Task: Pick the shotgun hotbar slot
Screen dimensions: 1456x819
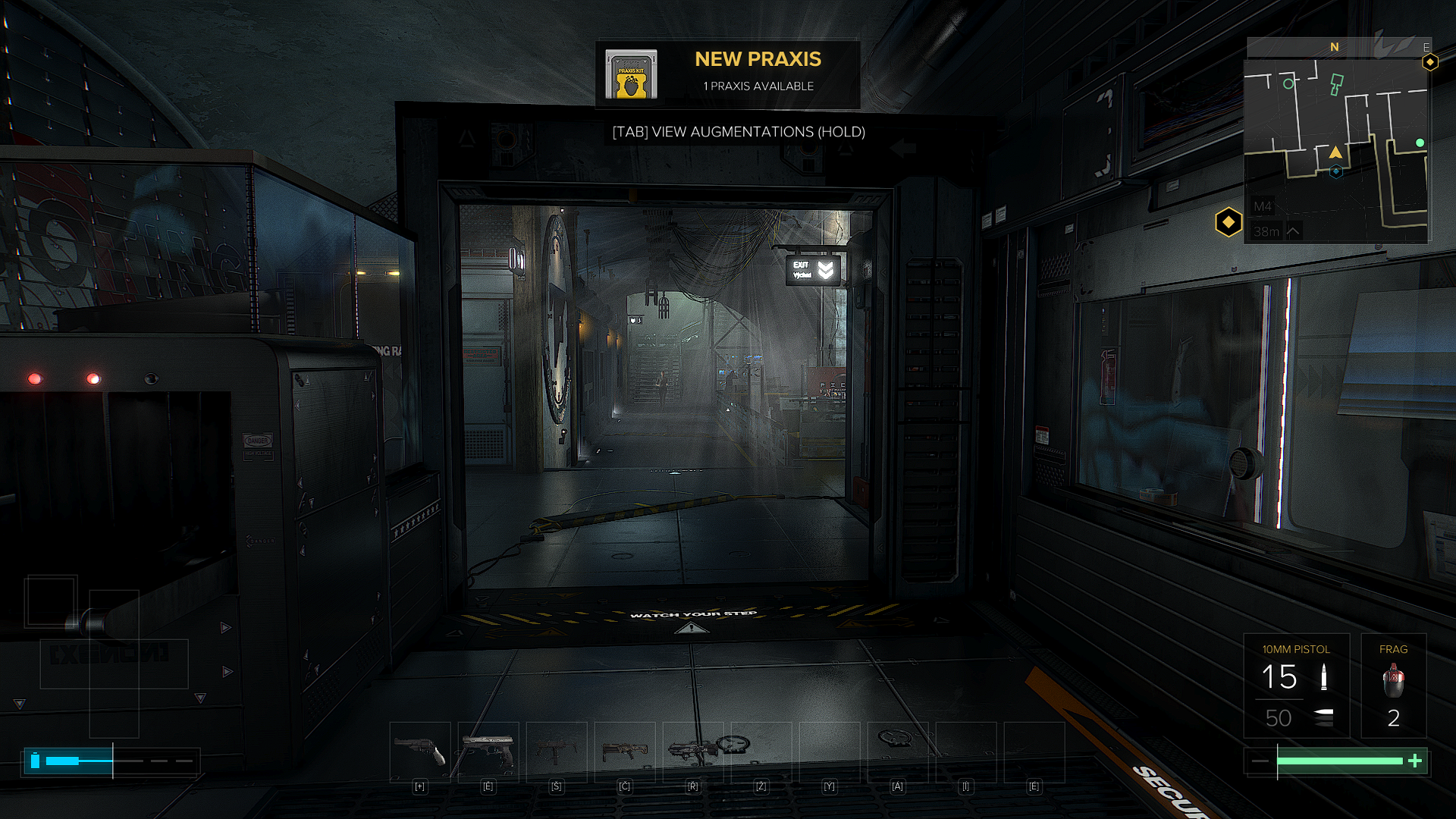Action: (x=625, y=752)
